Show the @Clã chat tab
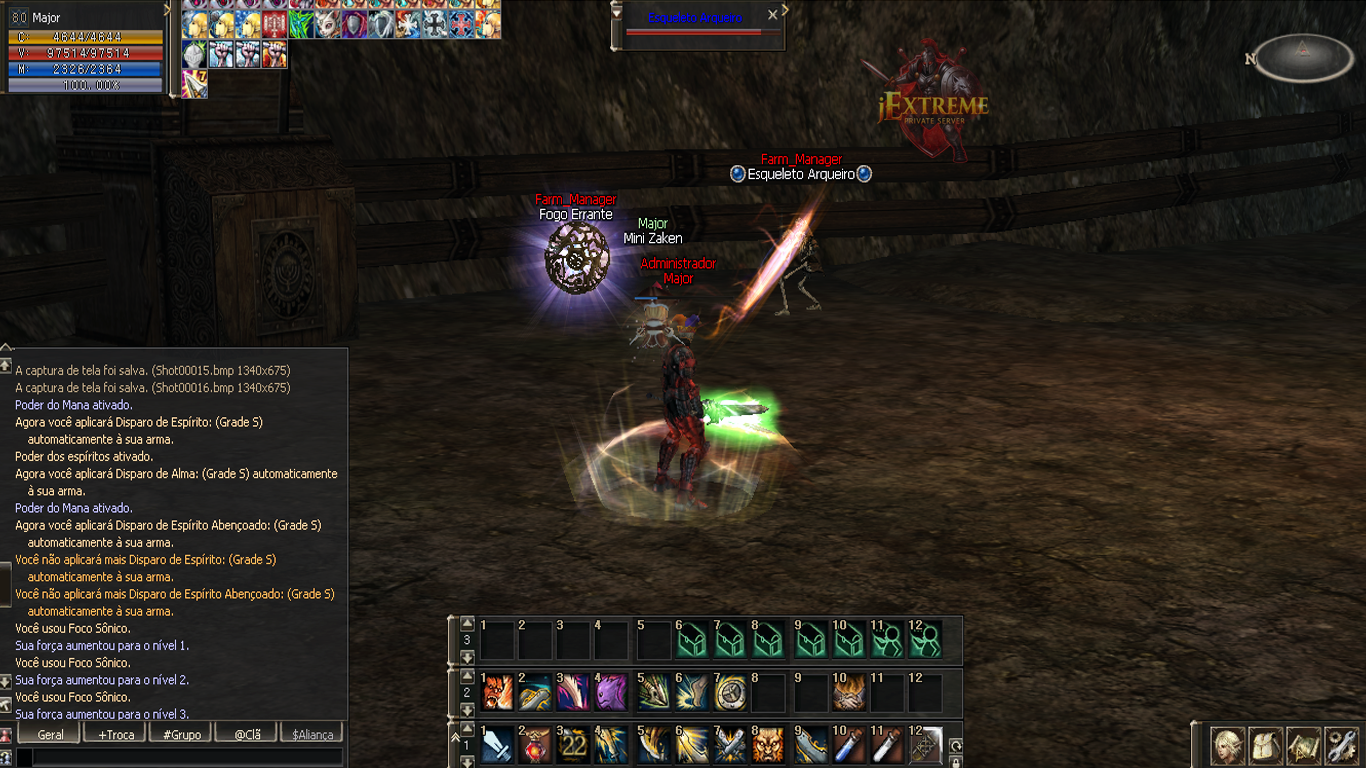 pos(247,734)
